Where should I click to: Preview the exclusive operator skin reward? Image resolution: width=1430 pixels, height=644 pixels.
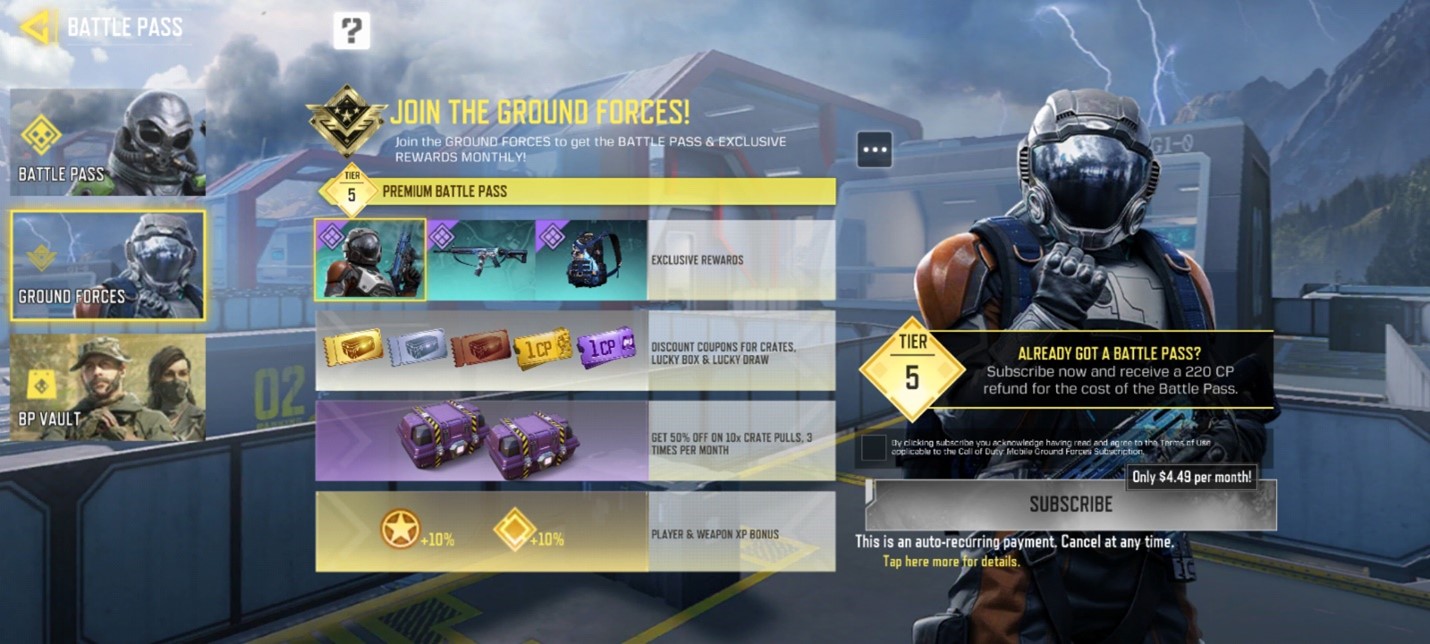click(x=370, y=260)
